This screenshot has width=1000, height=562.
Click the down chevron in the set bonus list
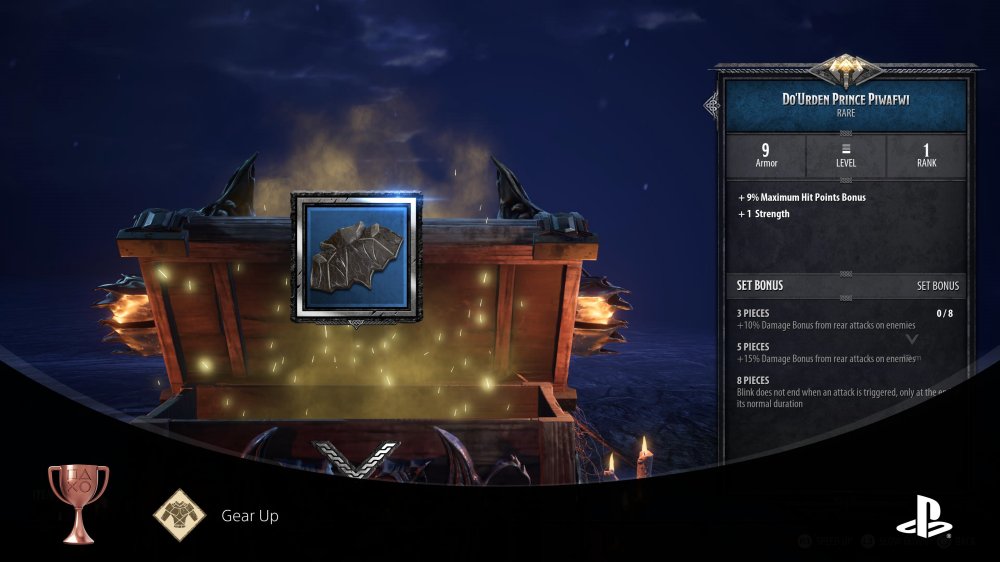911,339
